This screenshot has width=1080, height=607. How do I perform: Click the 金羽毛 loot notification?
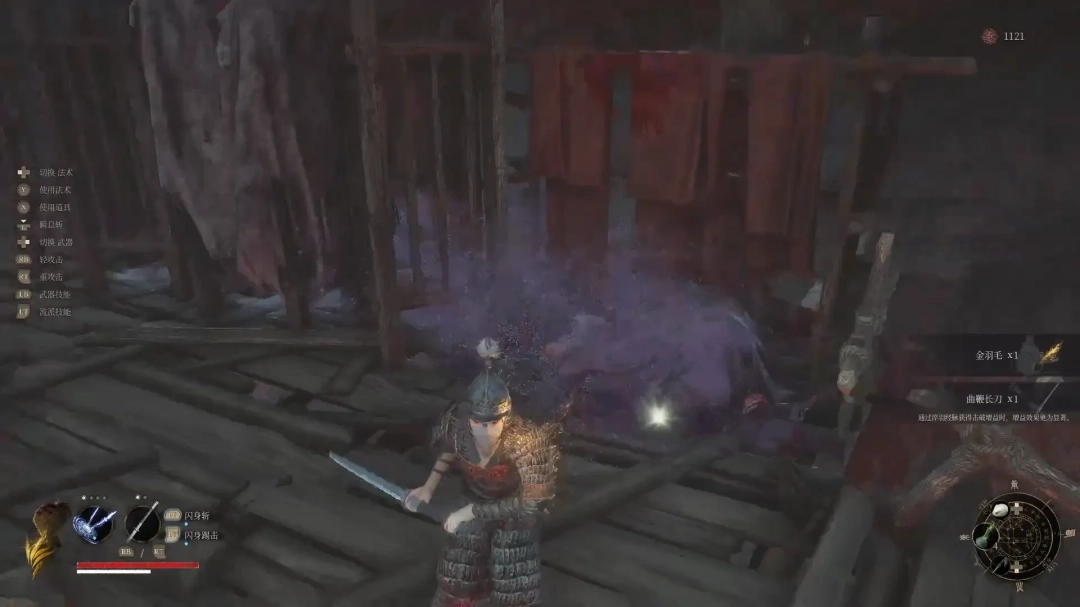pyautogui.click(x=1000, y=355)
